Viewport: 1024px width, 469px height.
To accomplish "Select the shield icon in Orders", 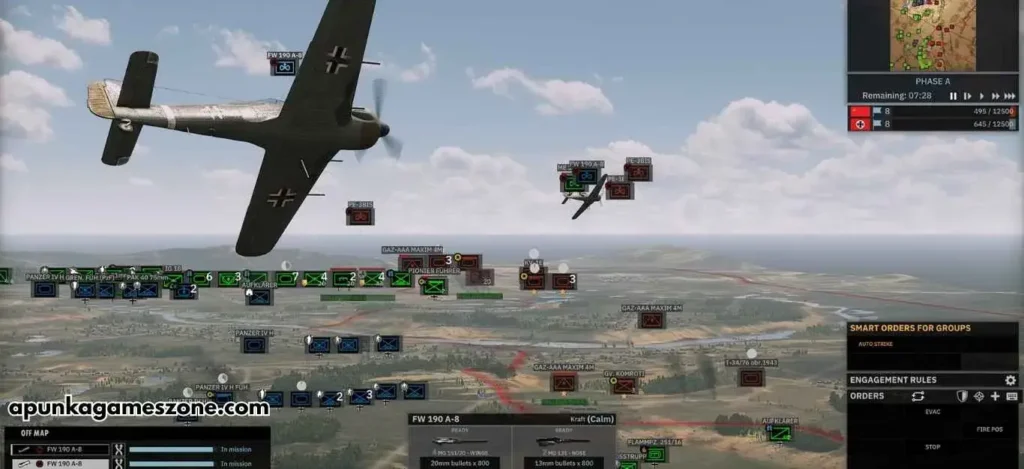I will tap(962, 396).
